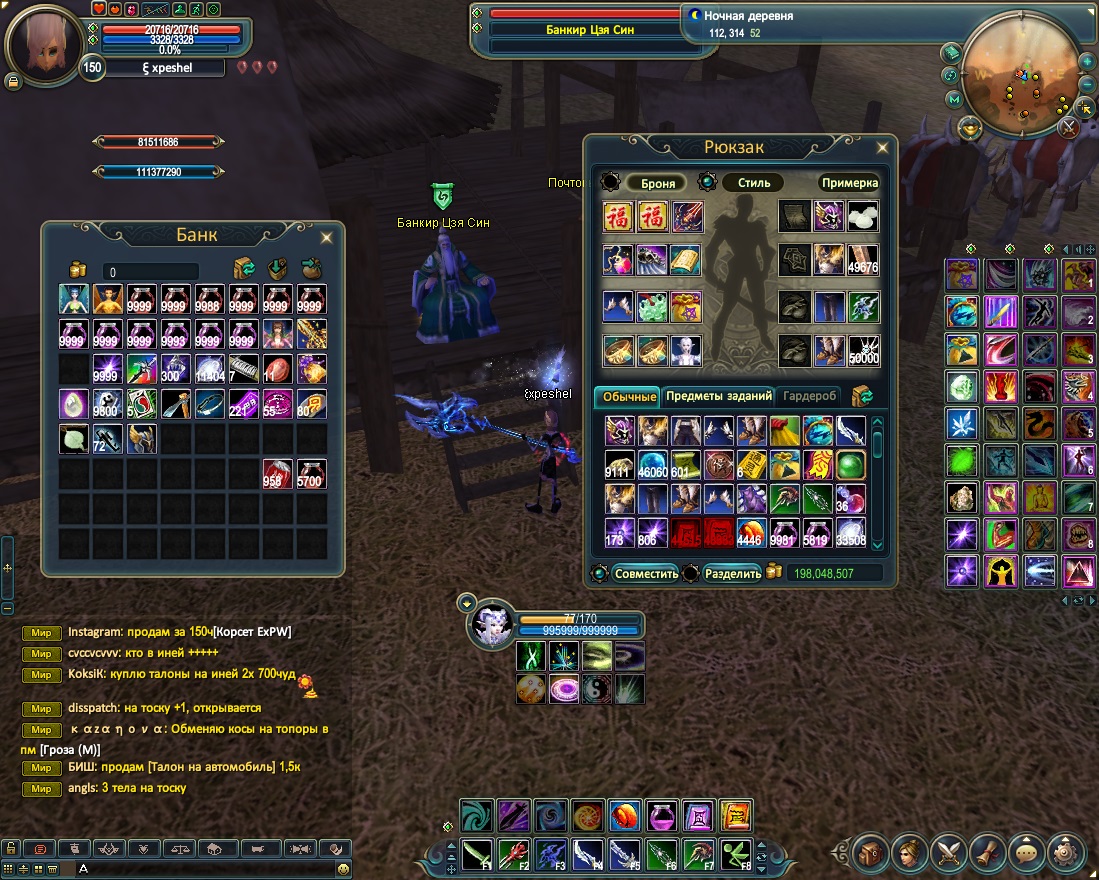Screen dimensions: 1099x880
Task: Click the circular minimap
Action: click(1019, 73)
